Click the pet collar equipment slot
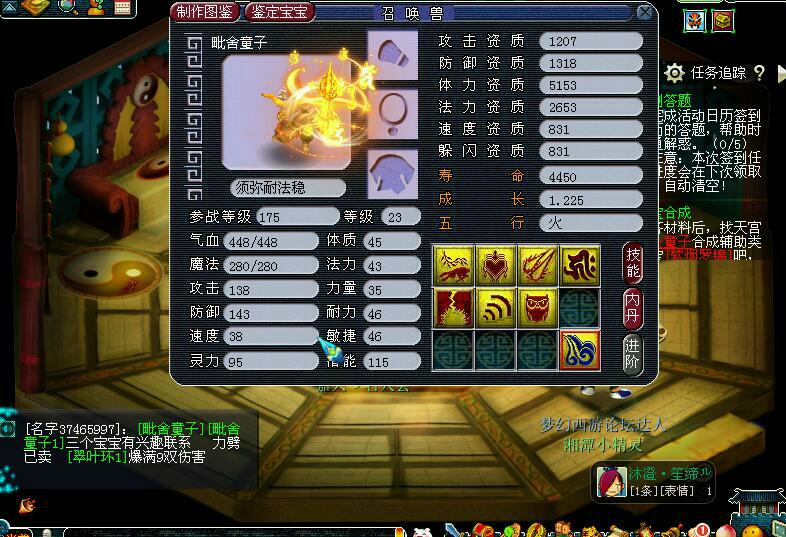This screenshot has width=786, height=537. coord(392,112)
